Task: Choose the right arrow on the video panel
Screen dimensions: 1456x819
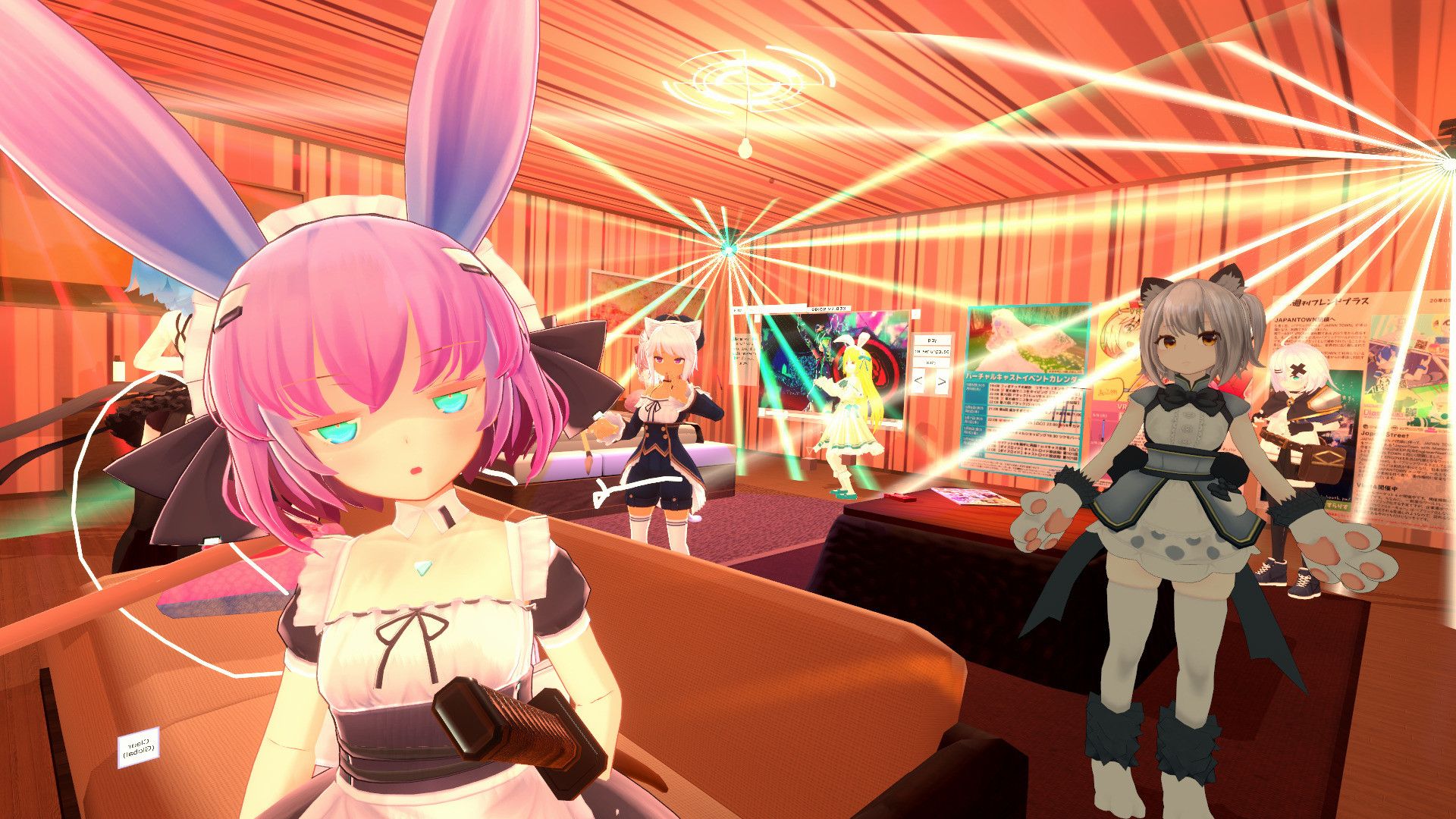Action: coord(942,381)
